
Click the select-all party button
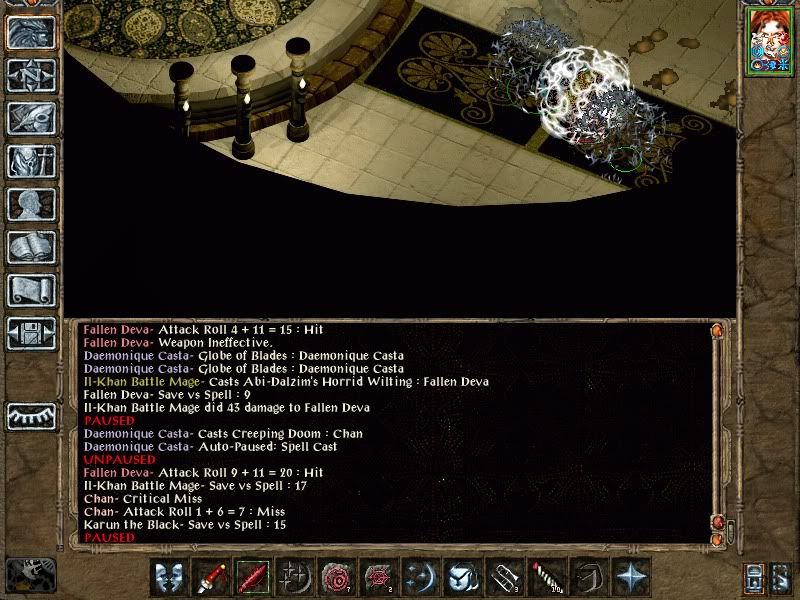click(755, 577)
